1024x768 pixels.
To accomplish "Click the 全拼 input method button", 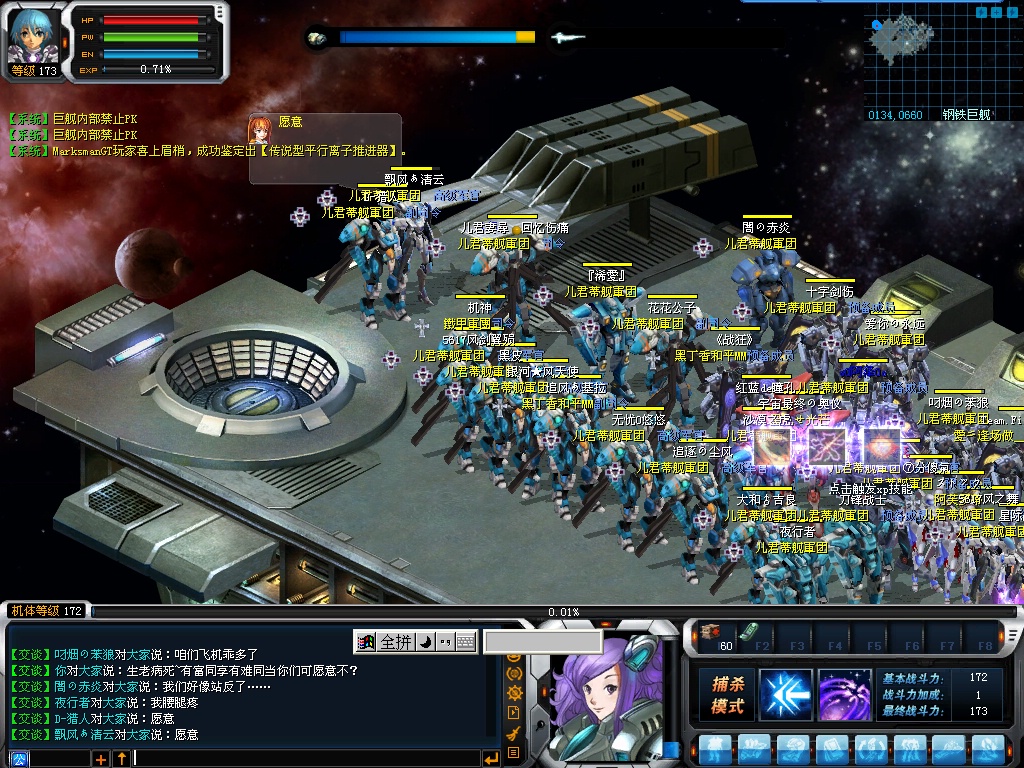I will pos(395,641).
